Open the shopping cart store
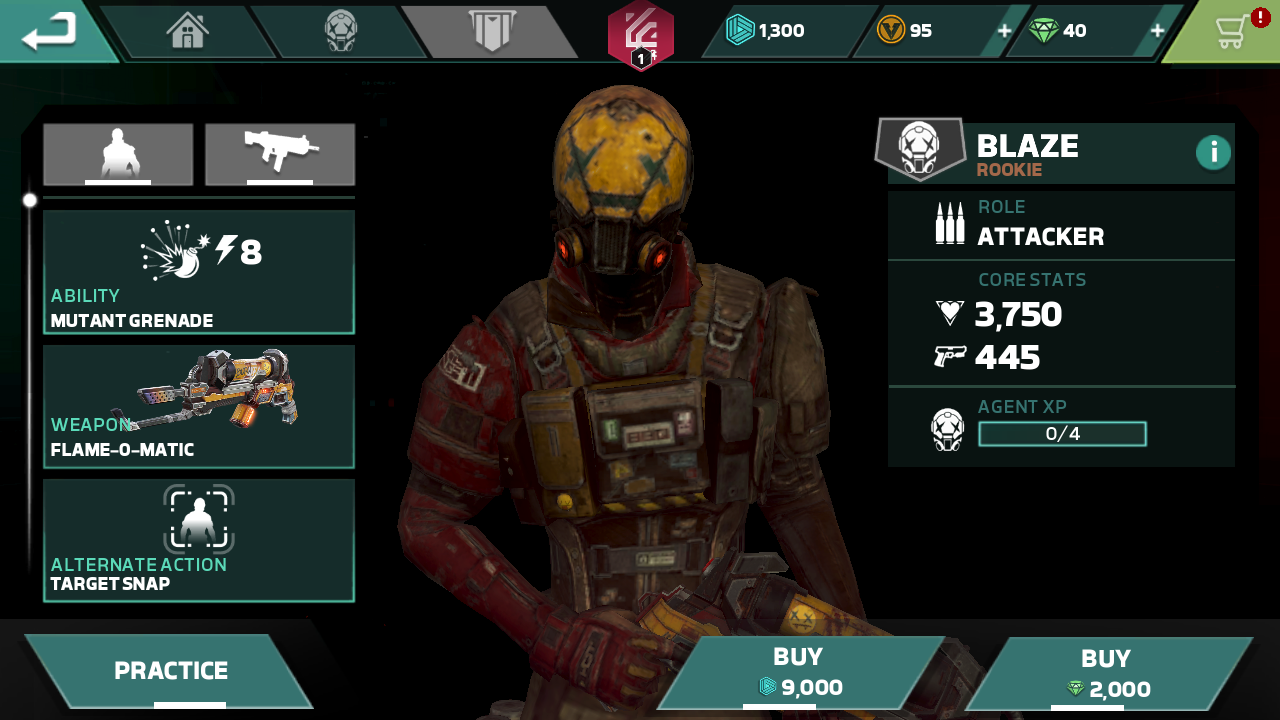1280x720 pixels. tap(1232, 31)
